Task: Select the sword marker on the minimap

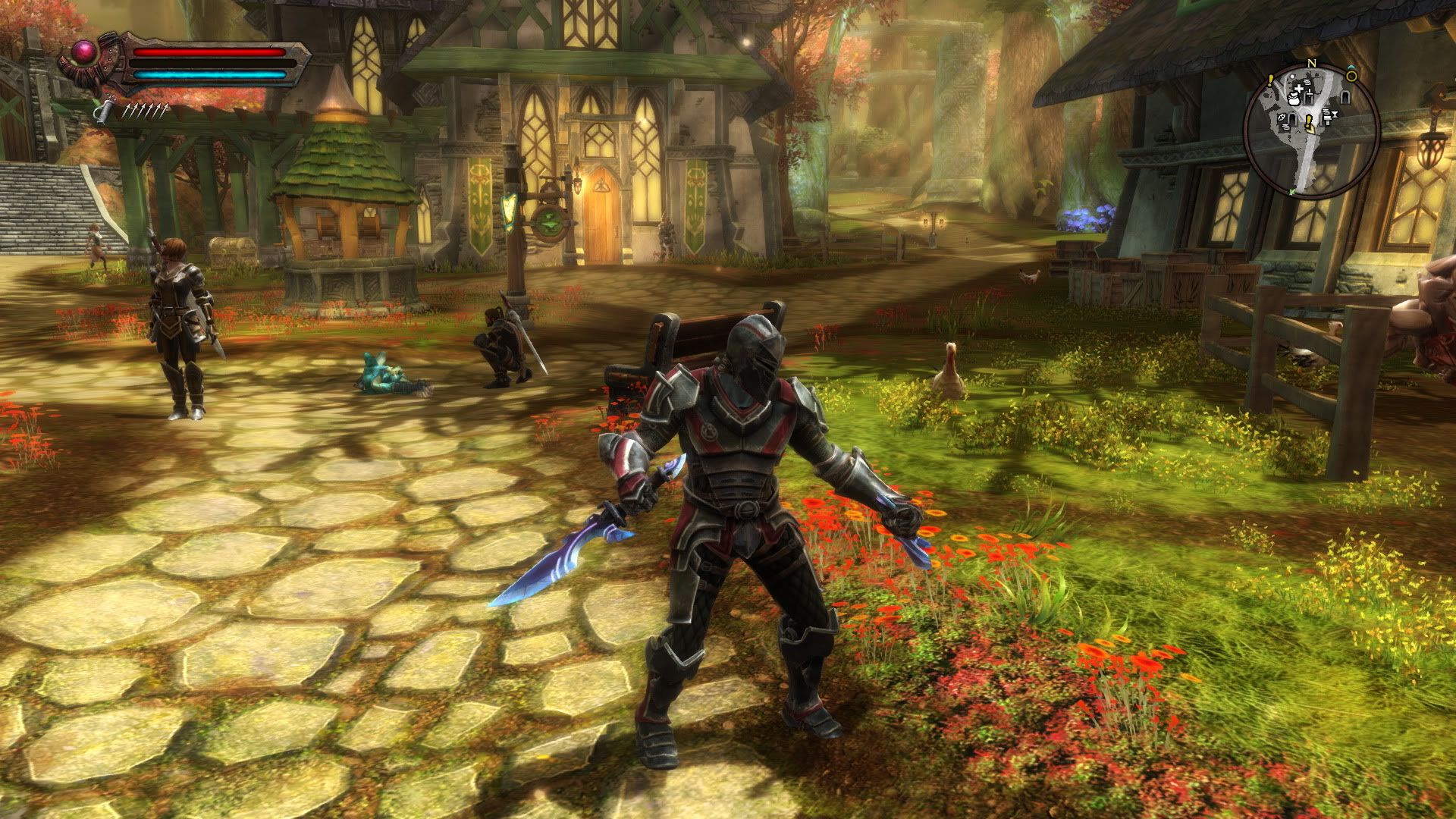Action: (1310, 93)
